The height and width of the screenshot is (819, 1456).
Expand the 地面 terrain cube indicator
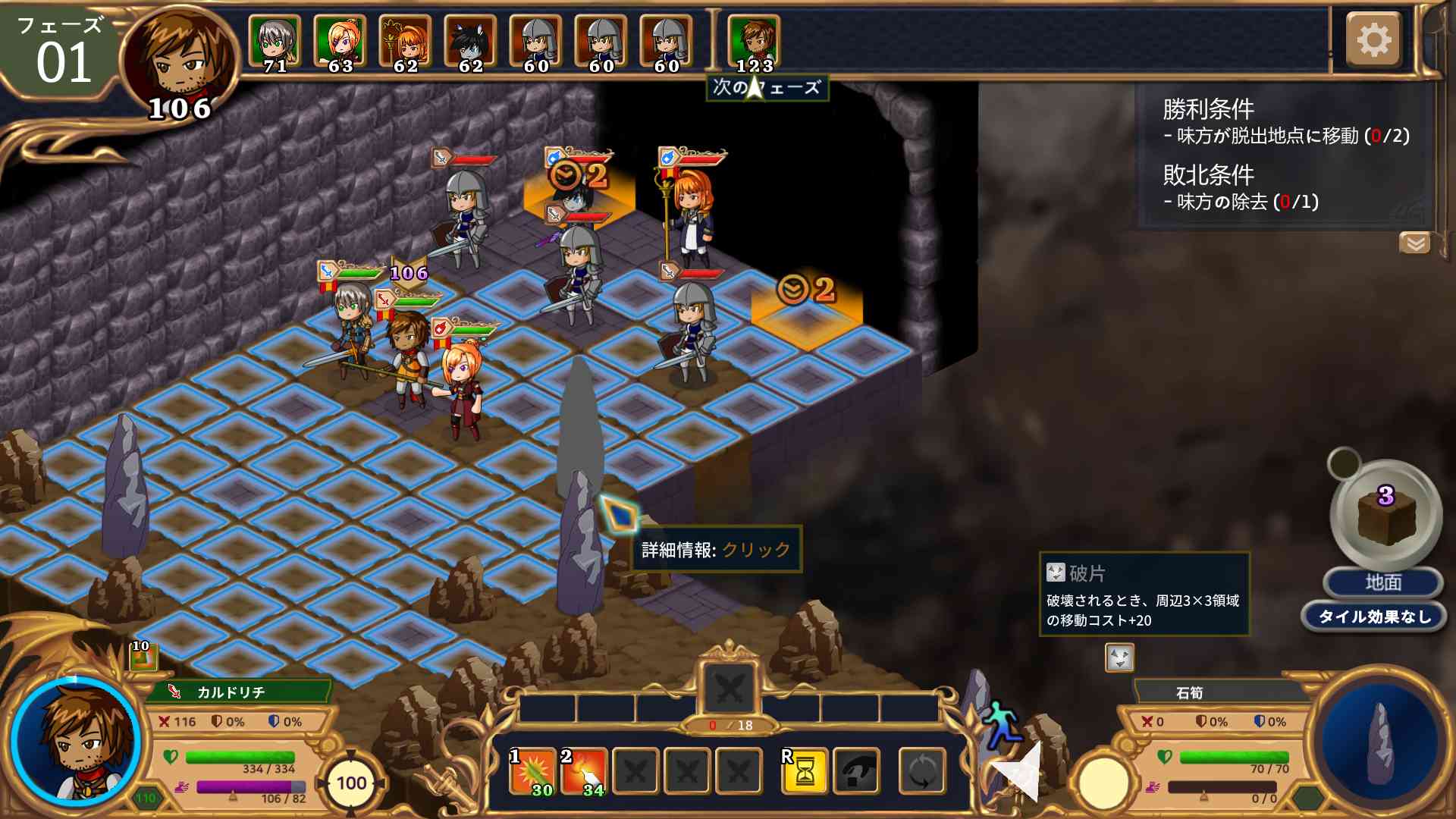[x=1388, y=516]
